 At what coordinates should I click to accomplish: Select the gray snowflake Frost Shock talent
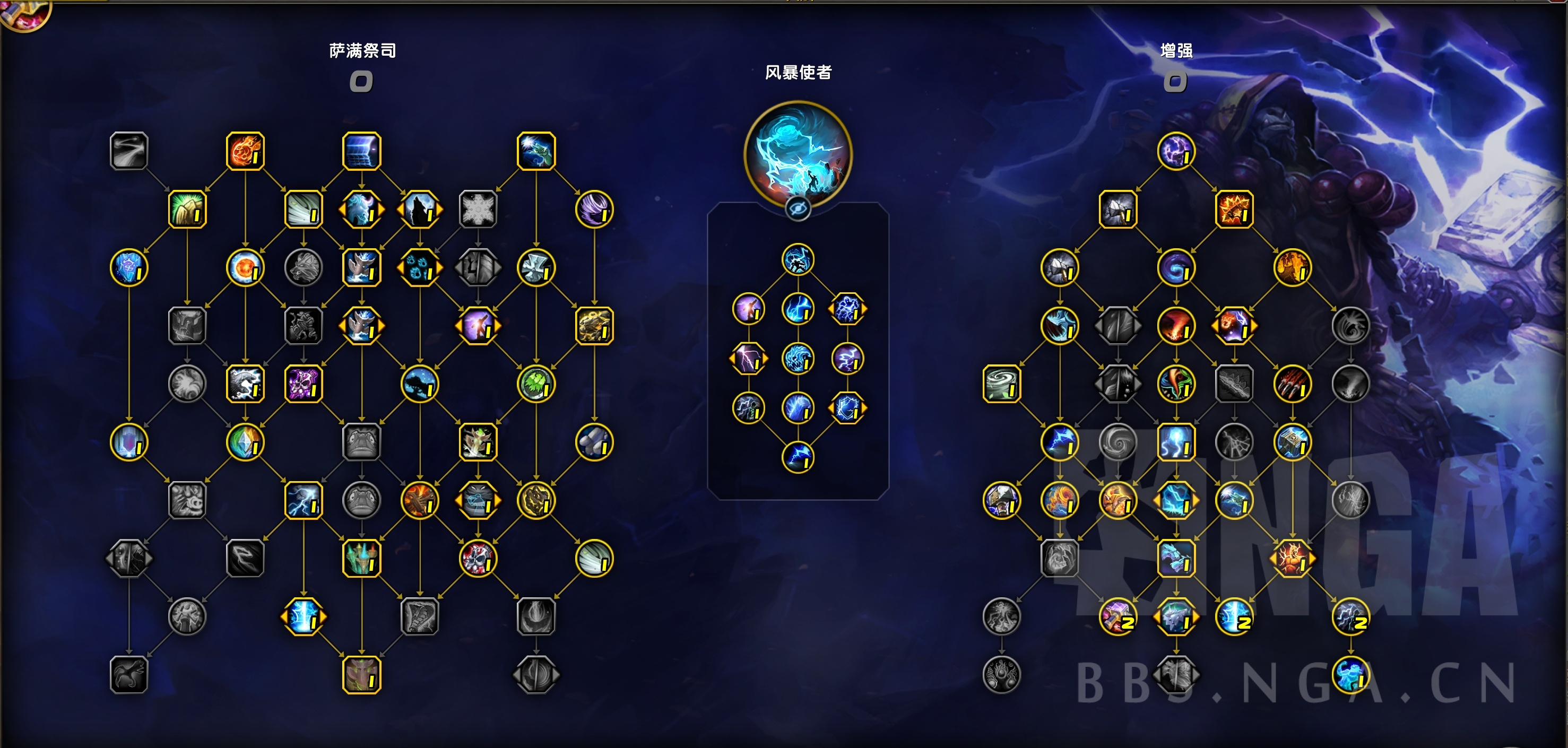[479, 208]
